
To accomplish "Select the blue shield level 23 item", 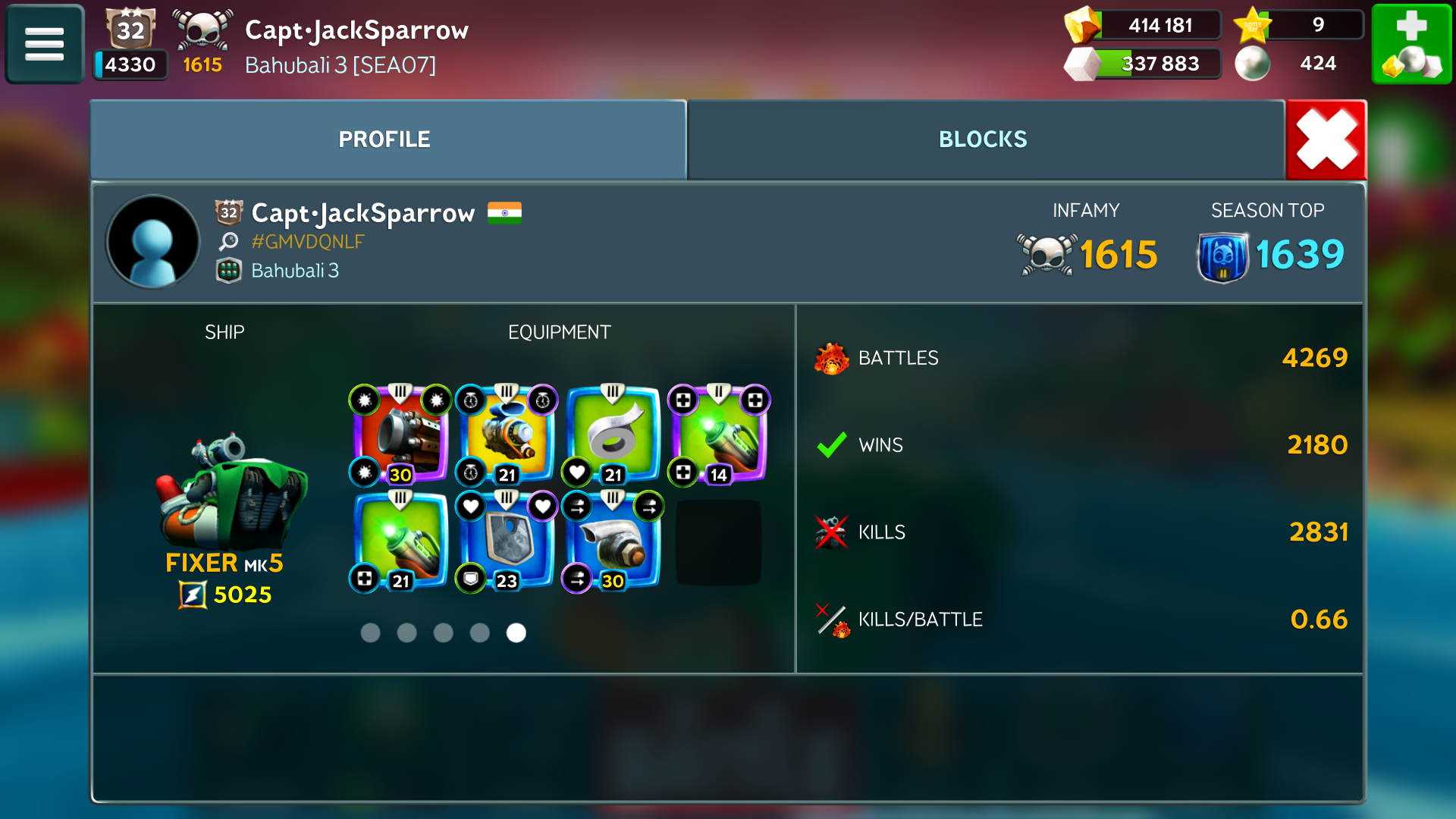I will [x=507, y=541].
